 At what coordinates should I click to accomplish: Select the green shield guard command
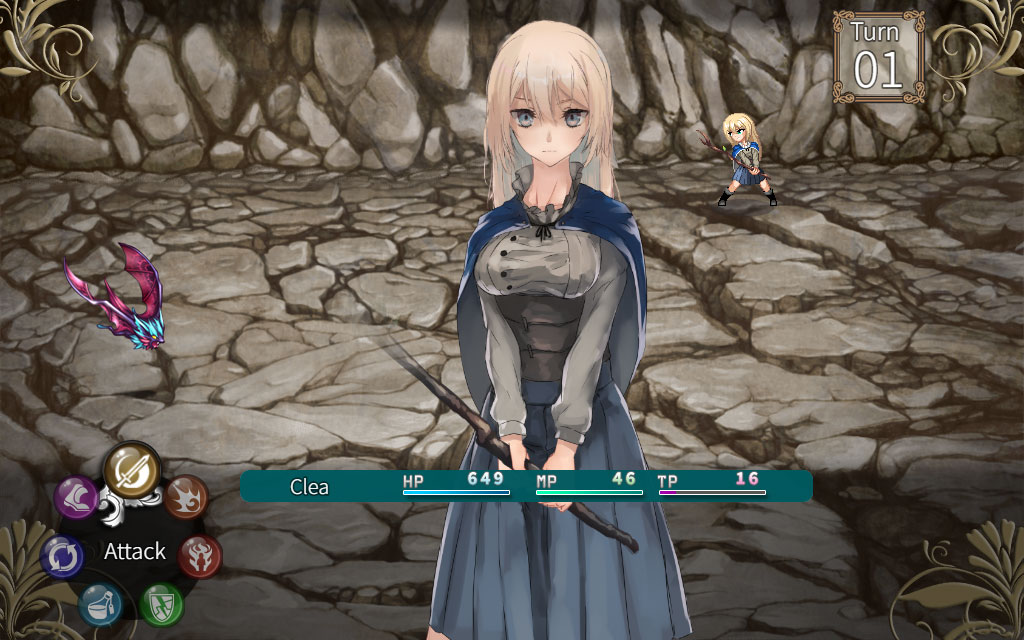pos(161,603)
